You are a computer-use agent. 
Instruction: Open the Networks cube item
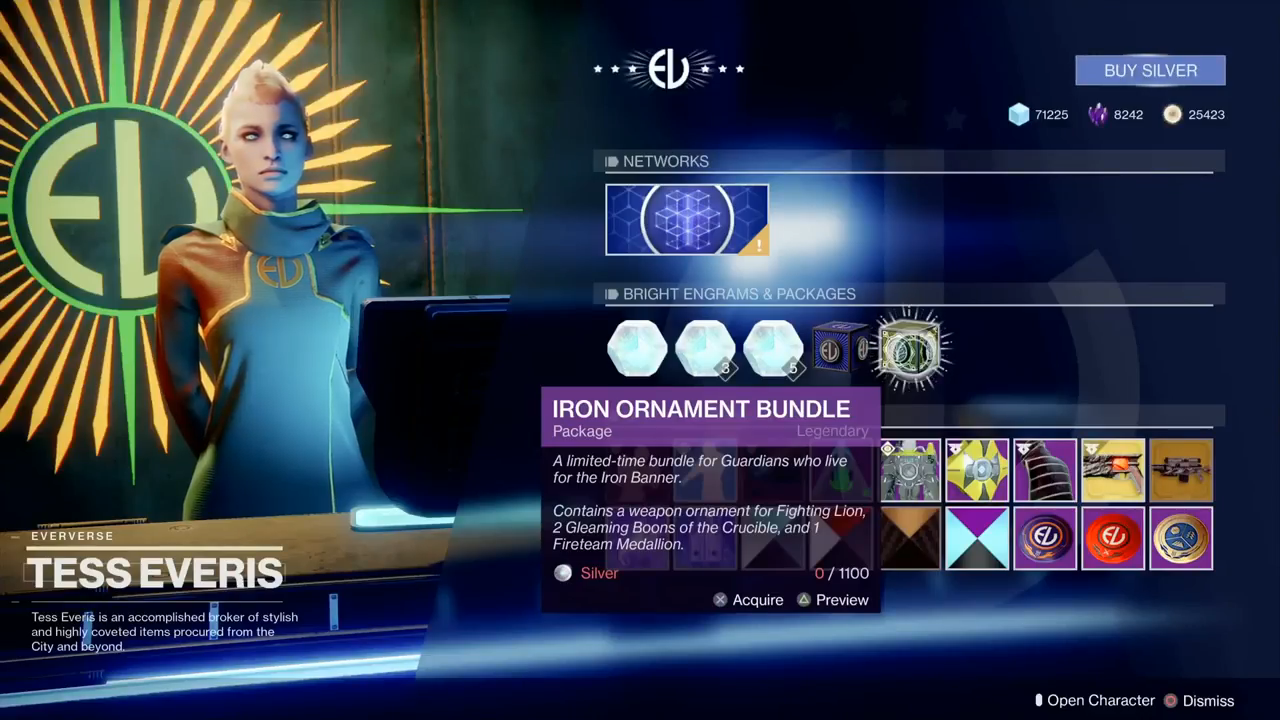[x=687, y=219]
